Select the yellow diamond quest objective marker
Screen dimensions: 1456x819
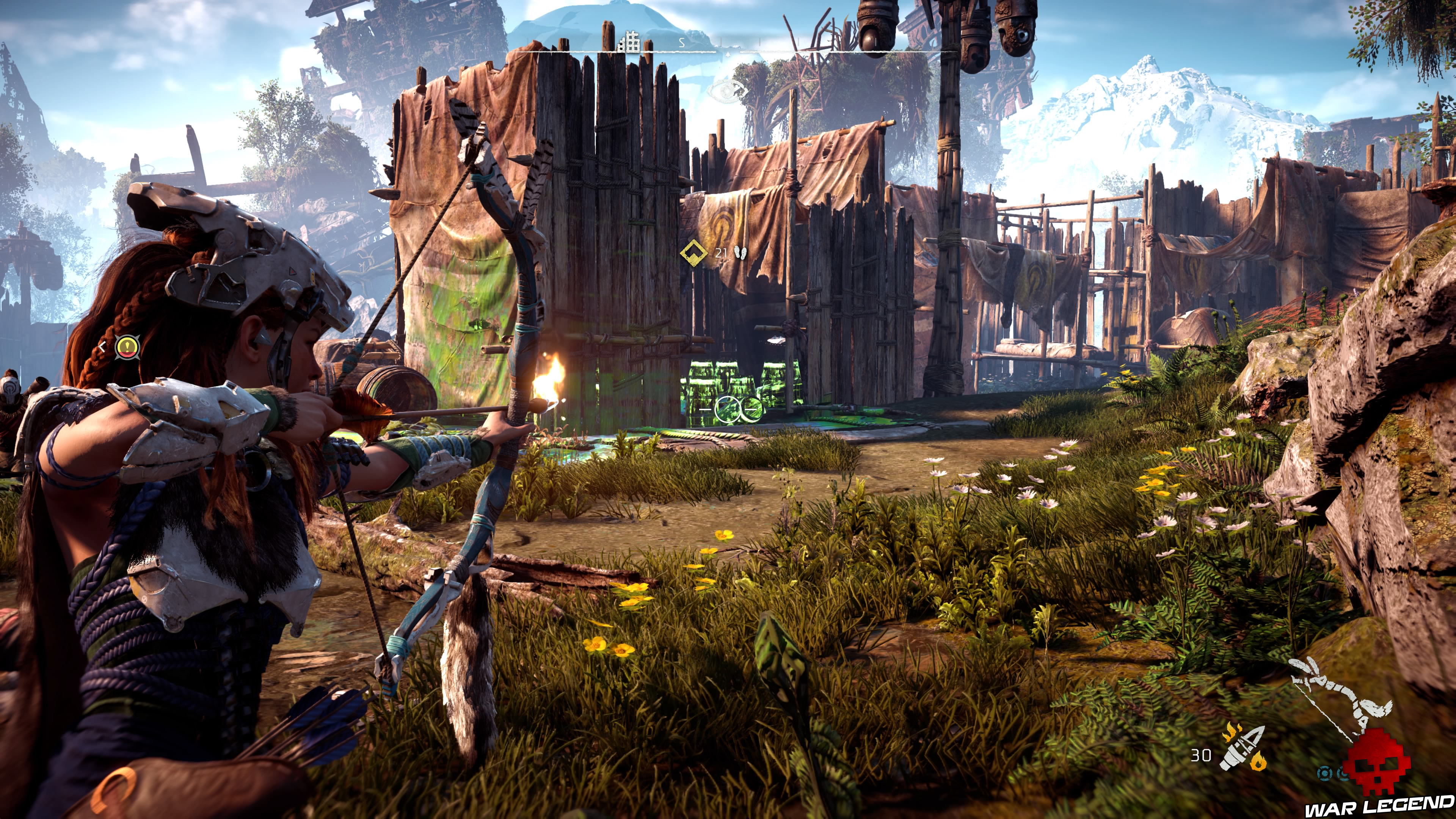(x=694, y=253)
